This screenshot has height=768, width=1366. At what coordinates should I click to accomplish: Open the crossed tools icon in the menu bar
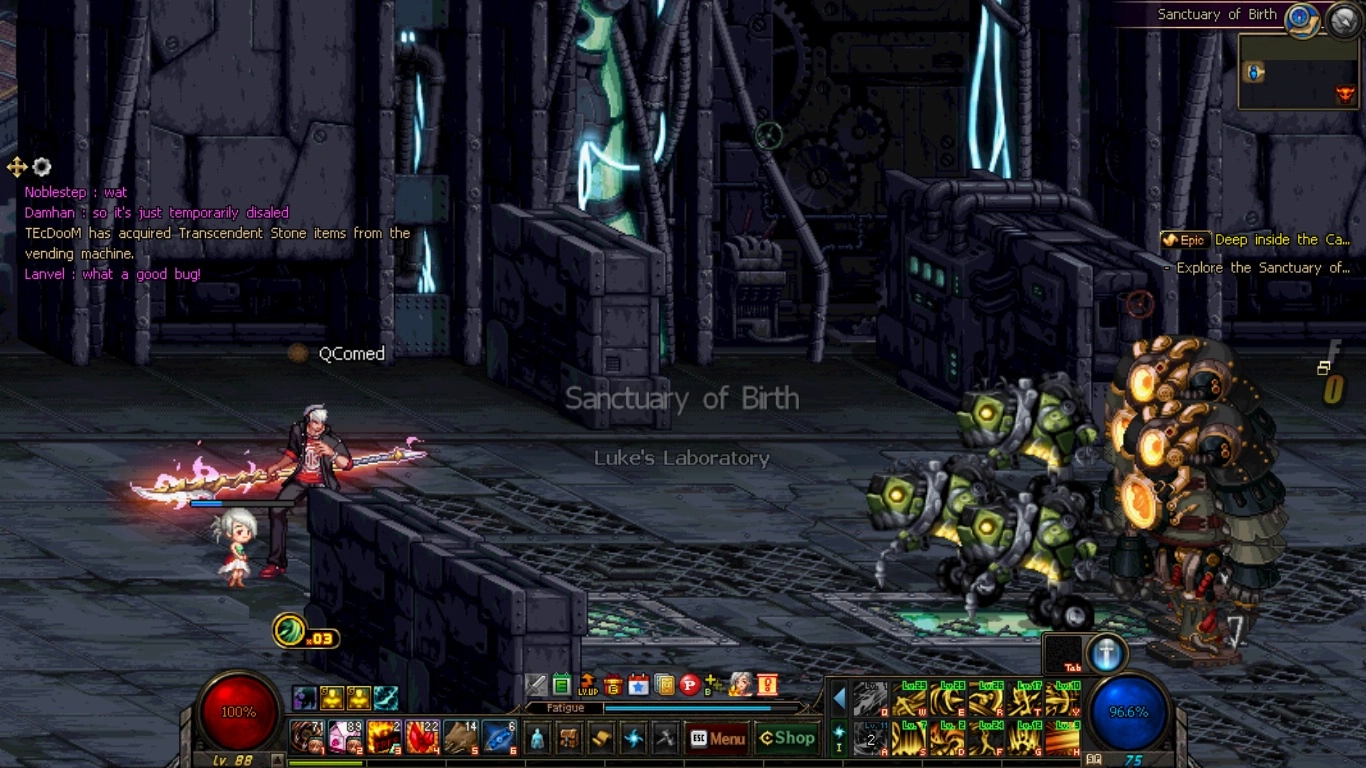pos(665,739)
